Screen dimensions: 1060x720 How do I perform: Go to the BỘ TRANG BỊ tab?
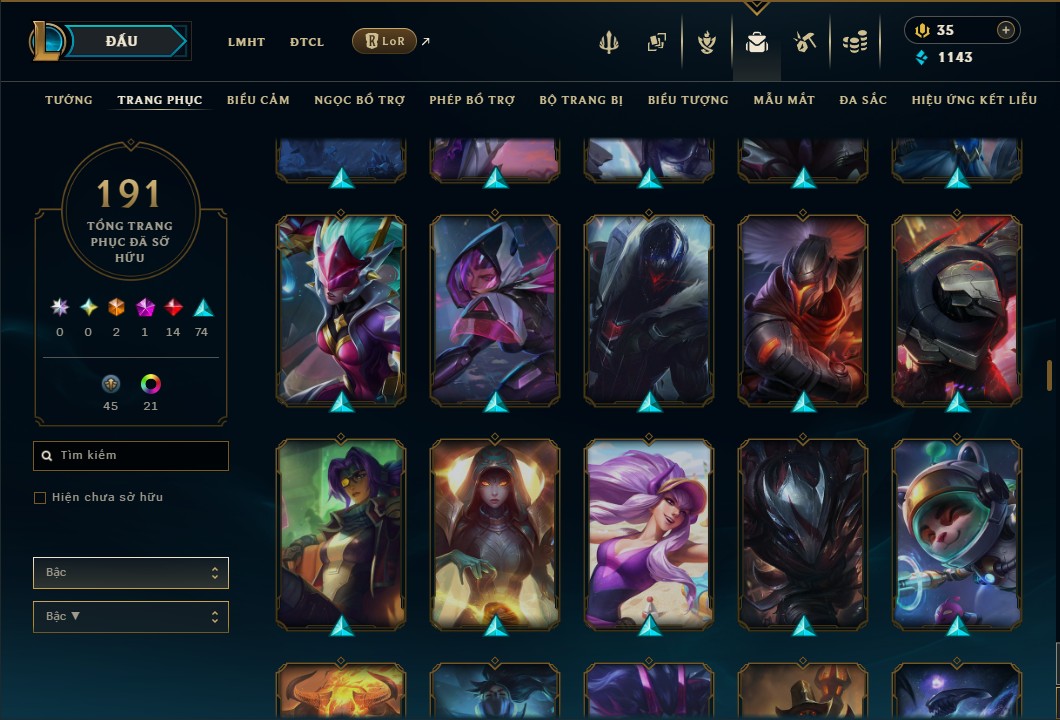(581, 100)
